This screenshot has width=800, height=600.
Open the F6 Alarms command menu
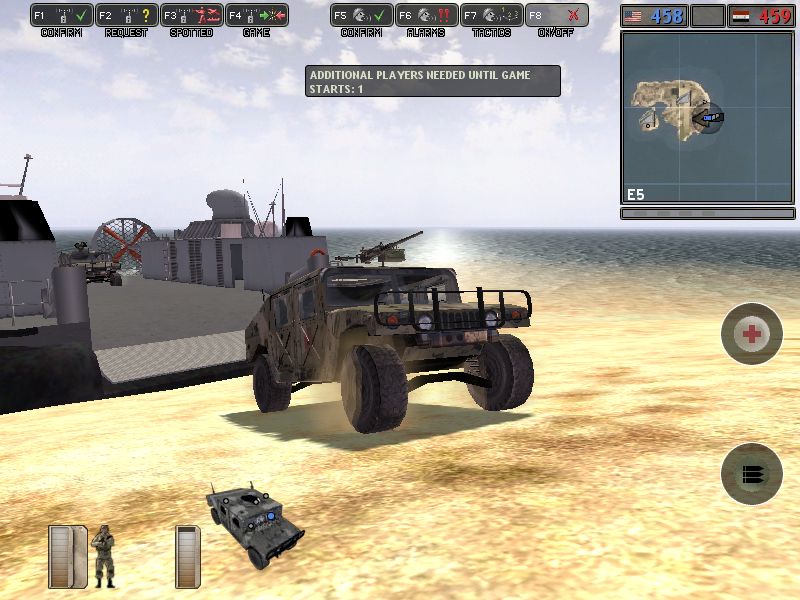(x=426, y=16)
